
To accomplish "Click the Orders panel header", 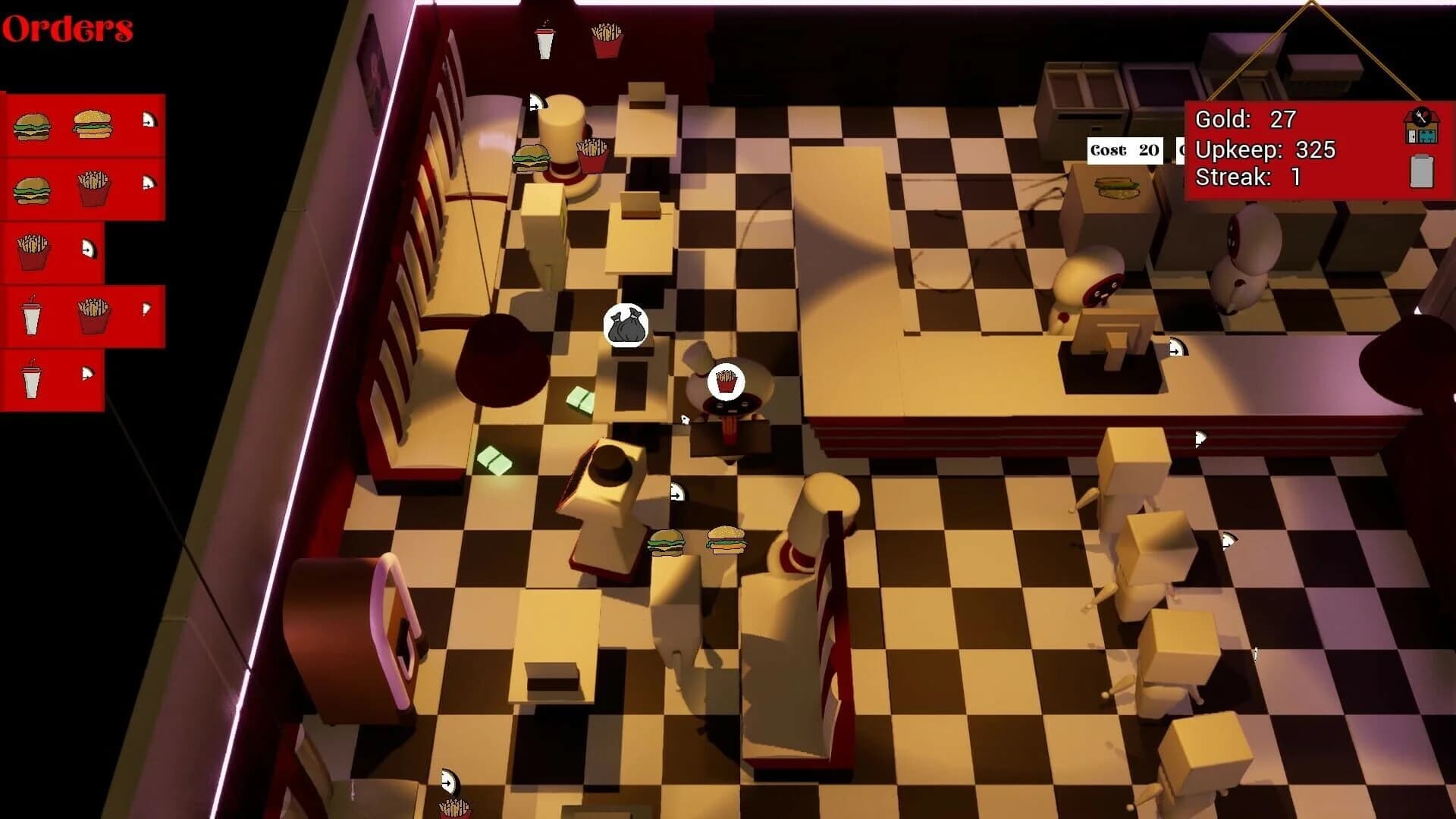I will pos(66,29).
